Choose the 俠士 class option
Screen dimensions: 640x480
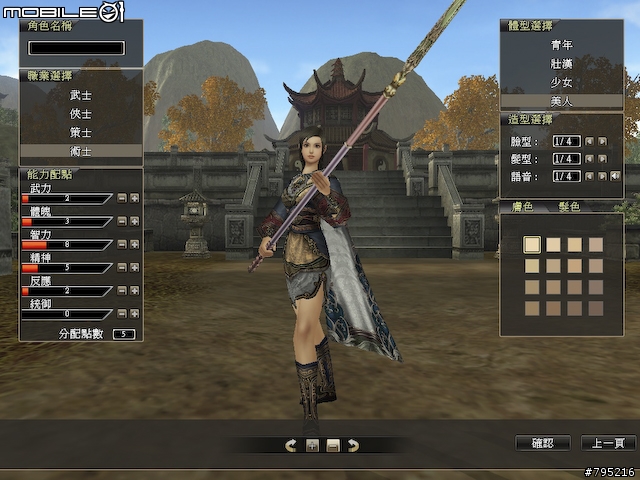click(x=80, y=113)
